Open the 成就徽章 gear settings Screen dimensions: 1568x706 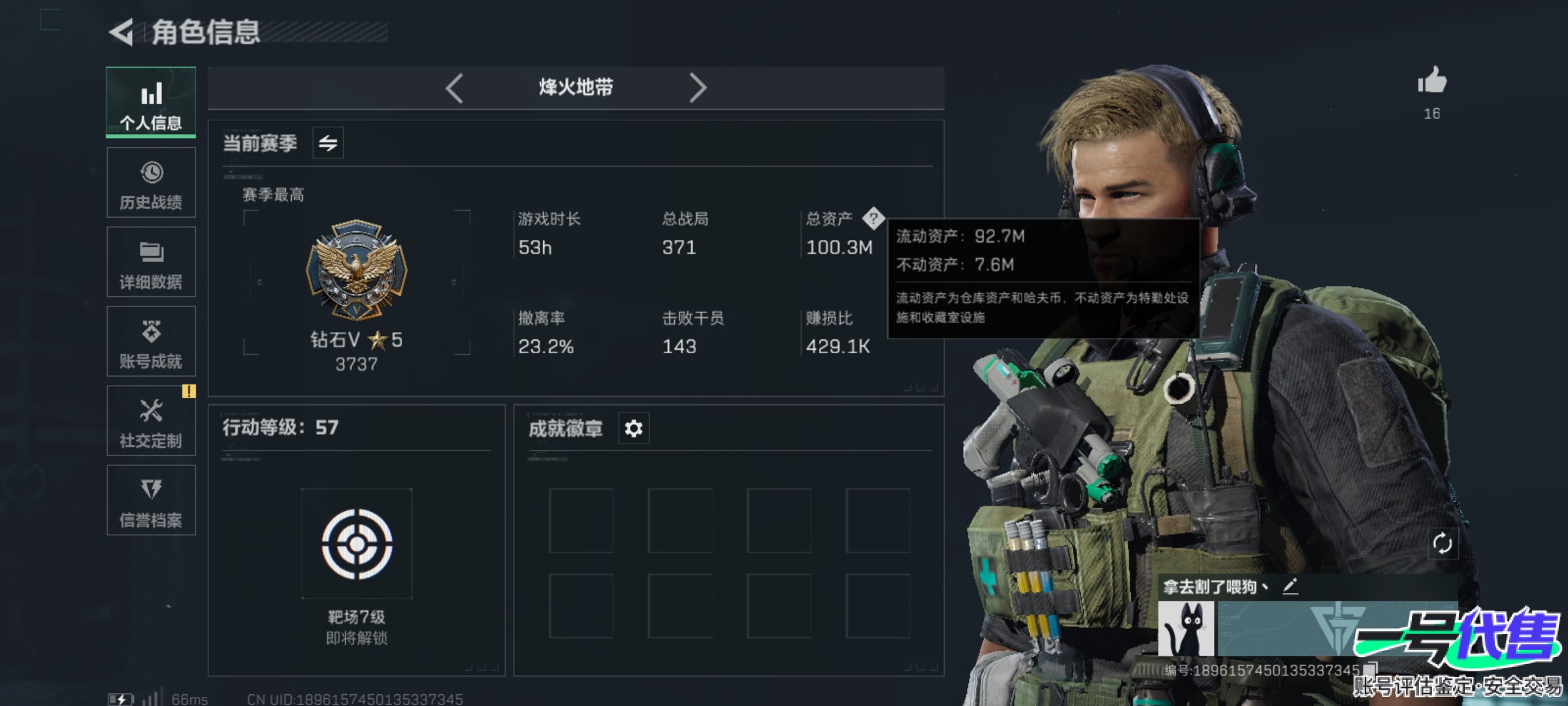pos(634,429)
